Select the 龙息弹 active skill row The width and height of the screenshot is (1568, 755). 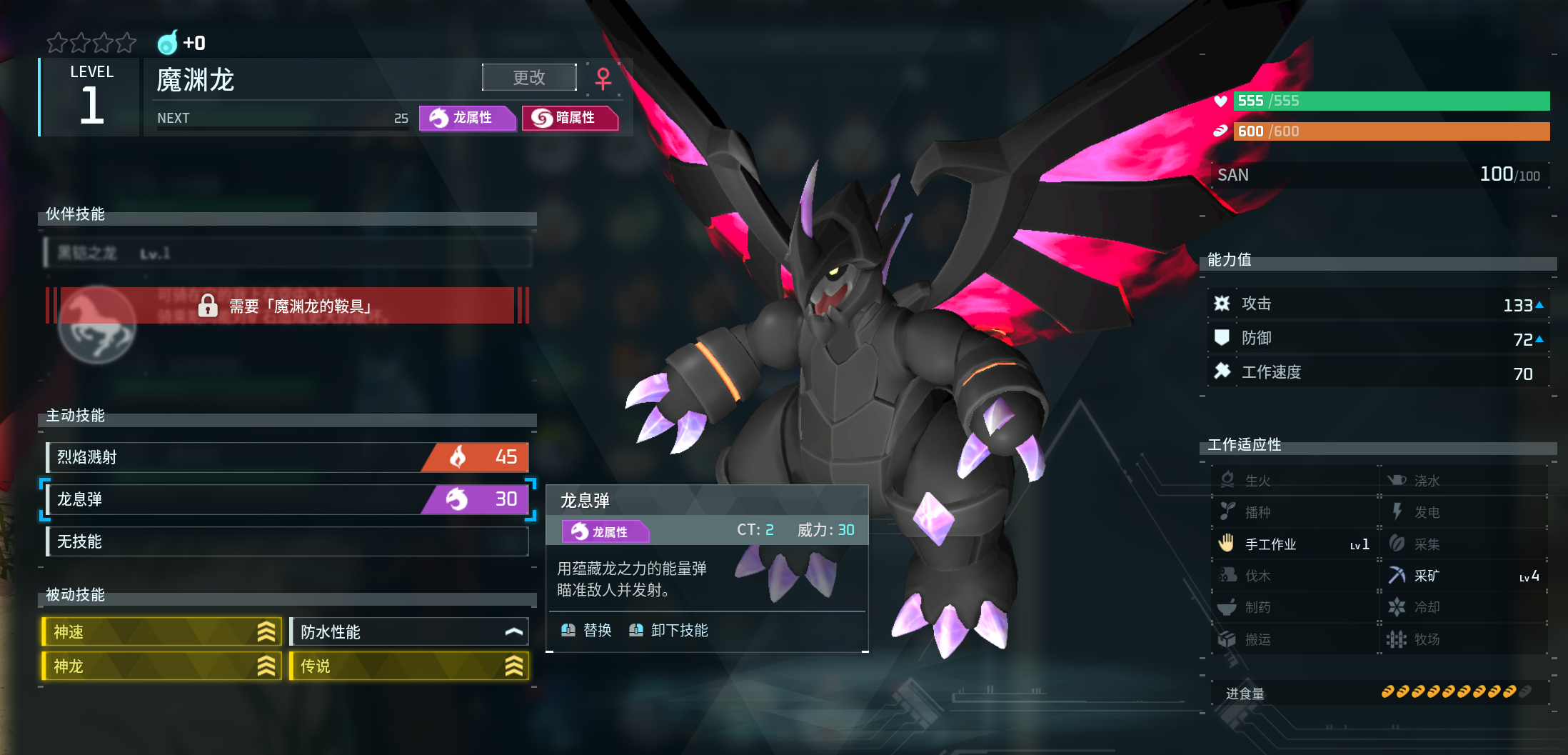[286, 499]
